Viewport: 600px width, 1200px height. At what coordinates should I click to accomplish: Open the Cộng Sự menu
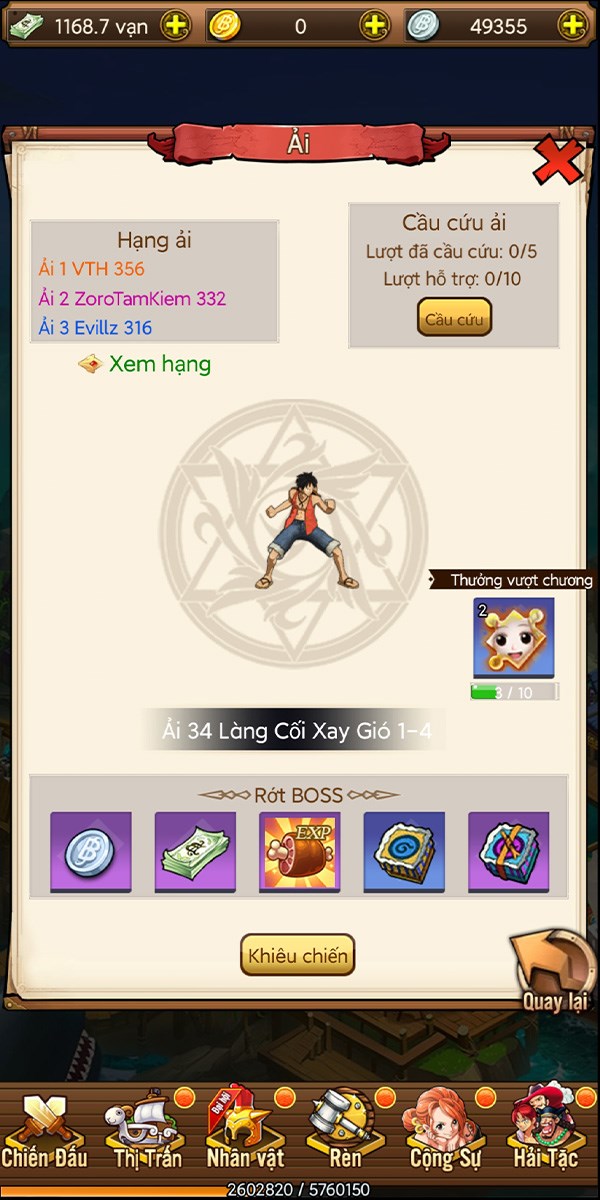[x=446, y=1132]
